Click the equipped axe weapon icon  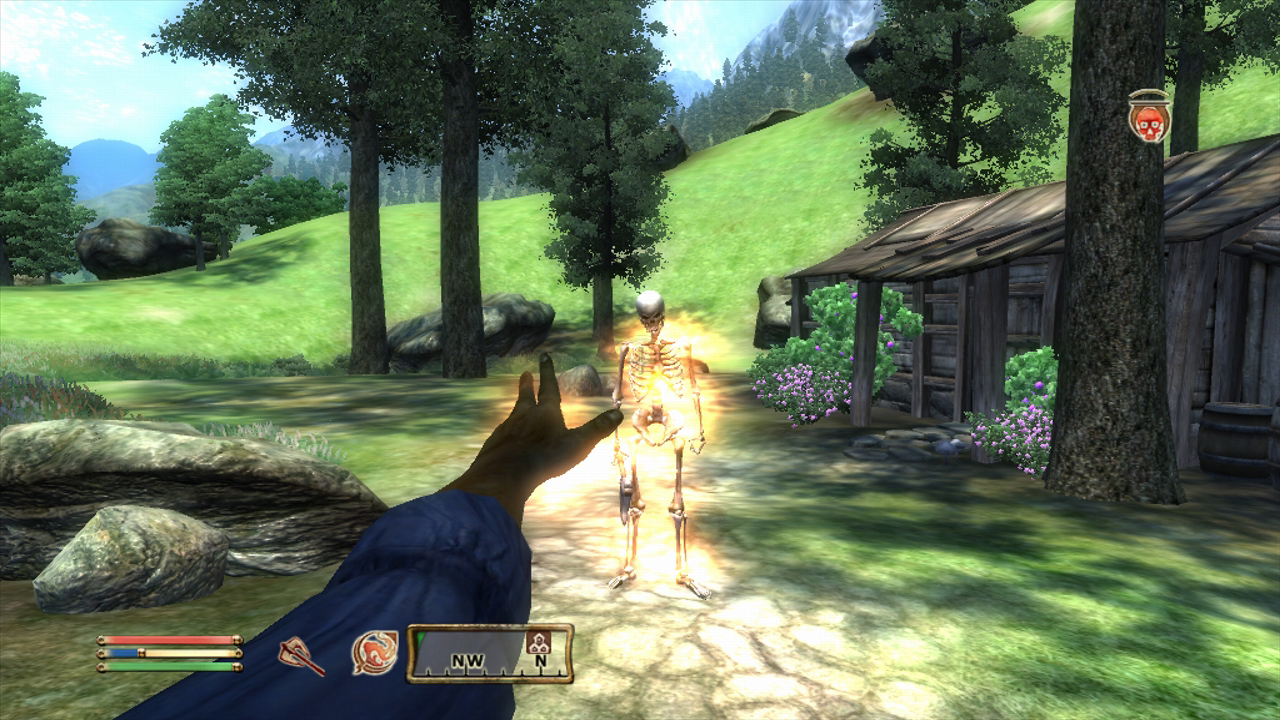tap(301, 656)
